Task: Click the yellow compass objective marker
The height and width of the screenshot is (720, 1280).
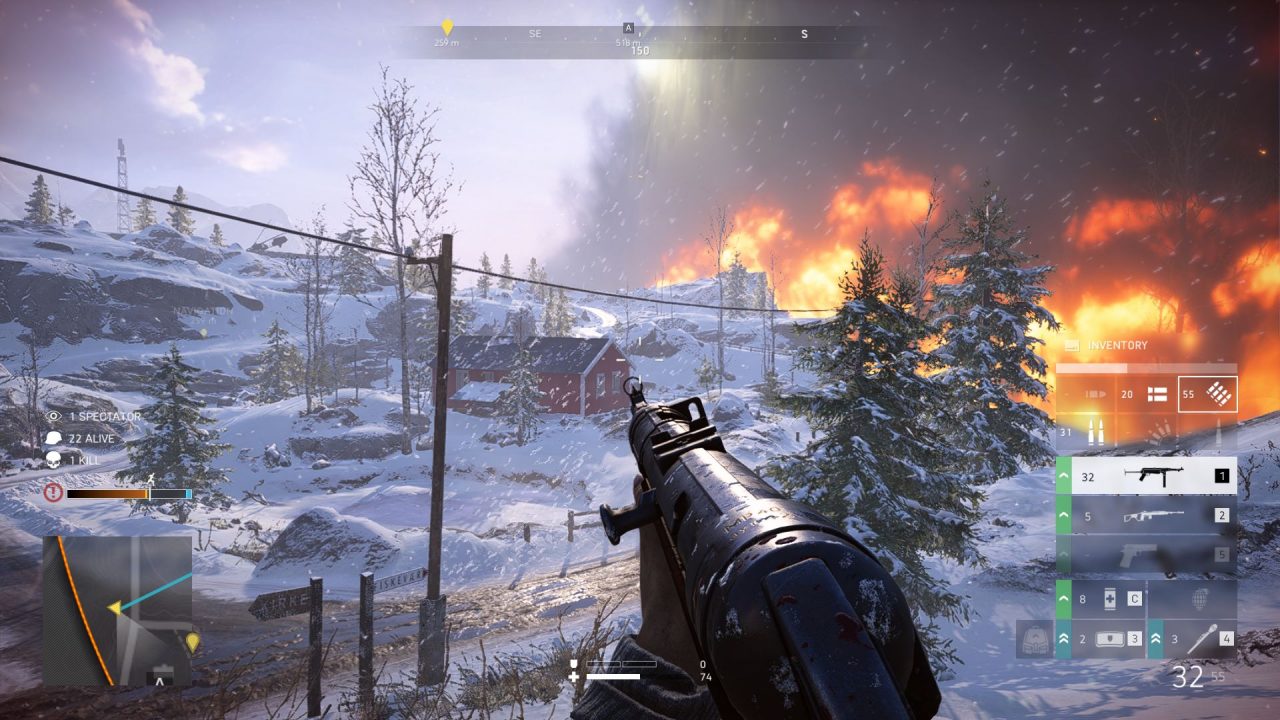Action: [x=447, y=27]
